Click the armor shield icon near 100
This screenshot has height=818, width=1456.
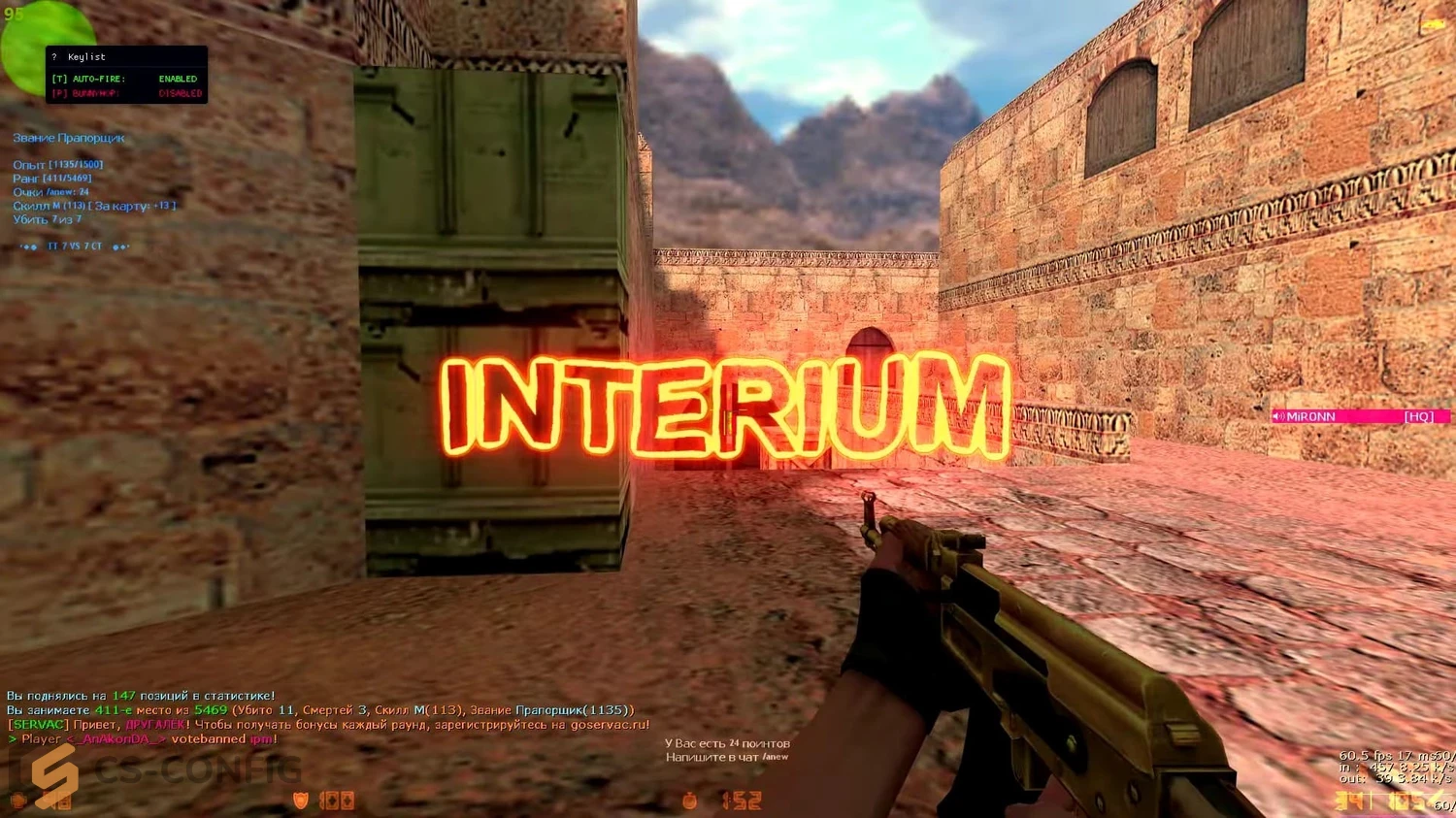(300, 800)
